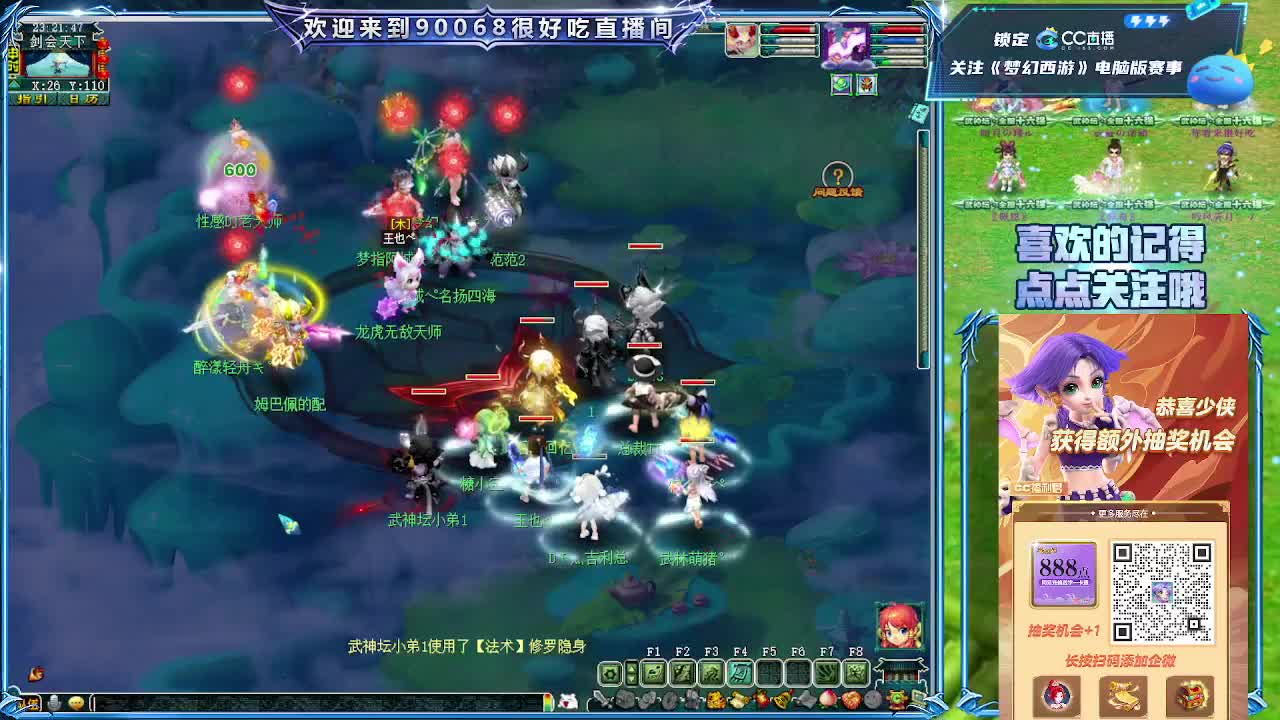Screen dimensions: 1280x720
Task: Open the 指引 guide panel under the minimap
Action: (x=32, y=99)
